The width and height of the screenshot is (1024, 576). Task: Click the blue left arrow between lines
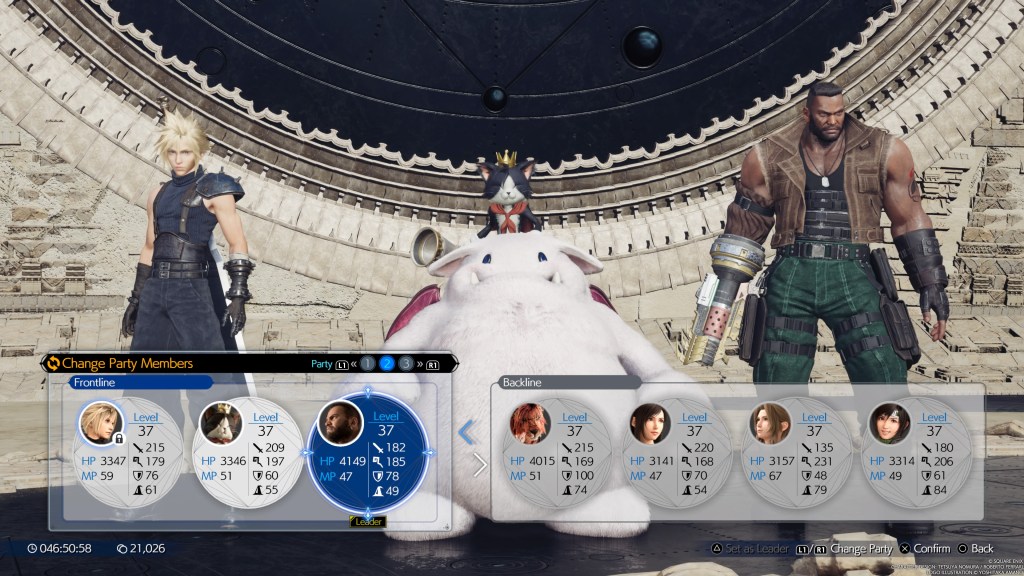point(467,432)
